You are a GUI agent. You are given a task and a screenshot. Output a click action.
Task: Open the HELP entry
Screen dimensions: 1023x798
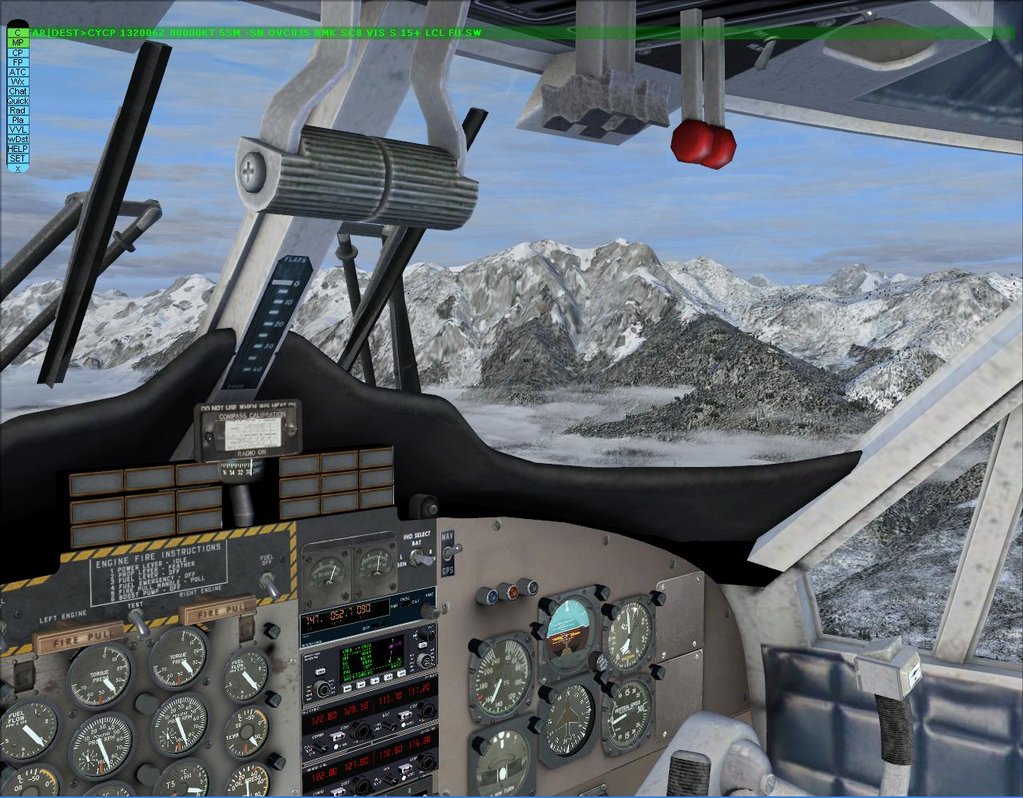click(x=17, y=149)
